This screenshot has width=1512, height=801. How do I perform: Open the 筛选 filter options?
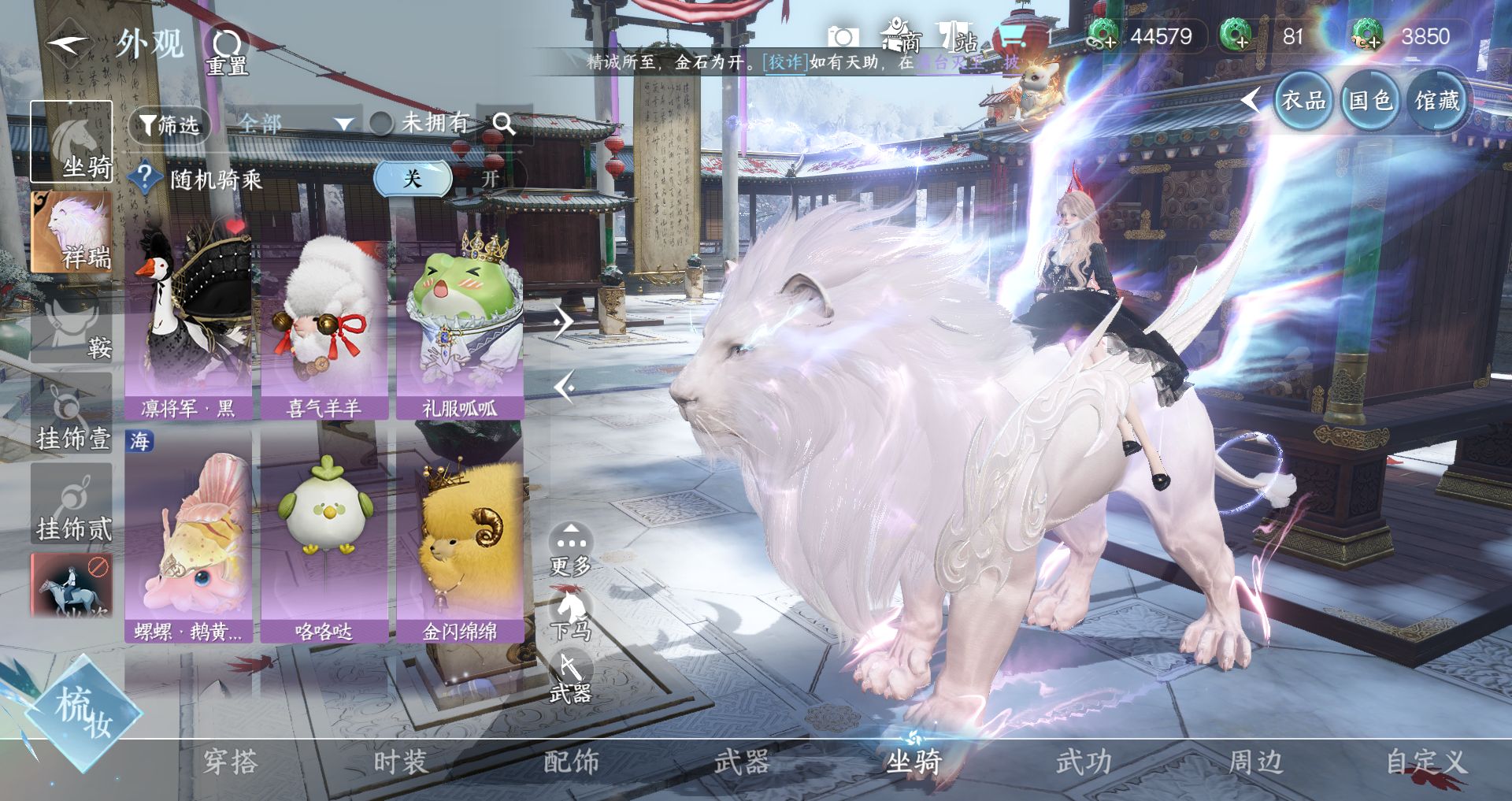pyautogui.click(x=169, y=124)
